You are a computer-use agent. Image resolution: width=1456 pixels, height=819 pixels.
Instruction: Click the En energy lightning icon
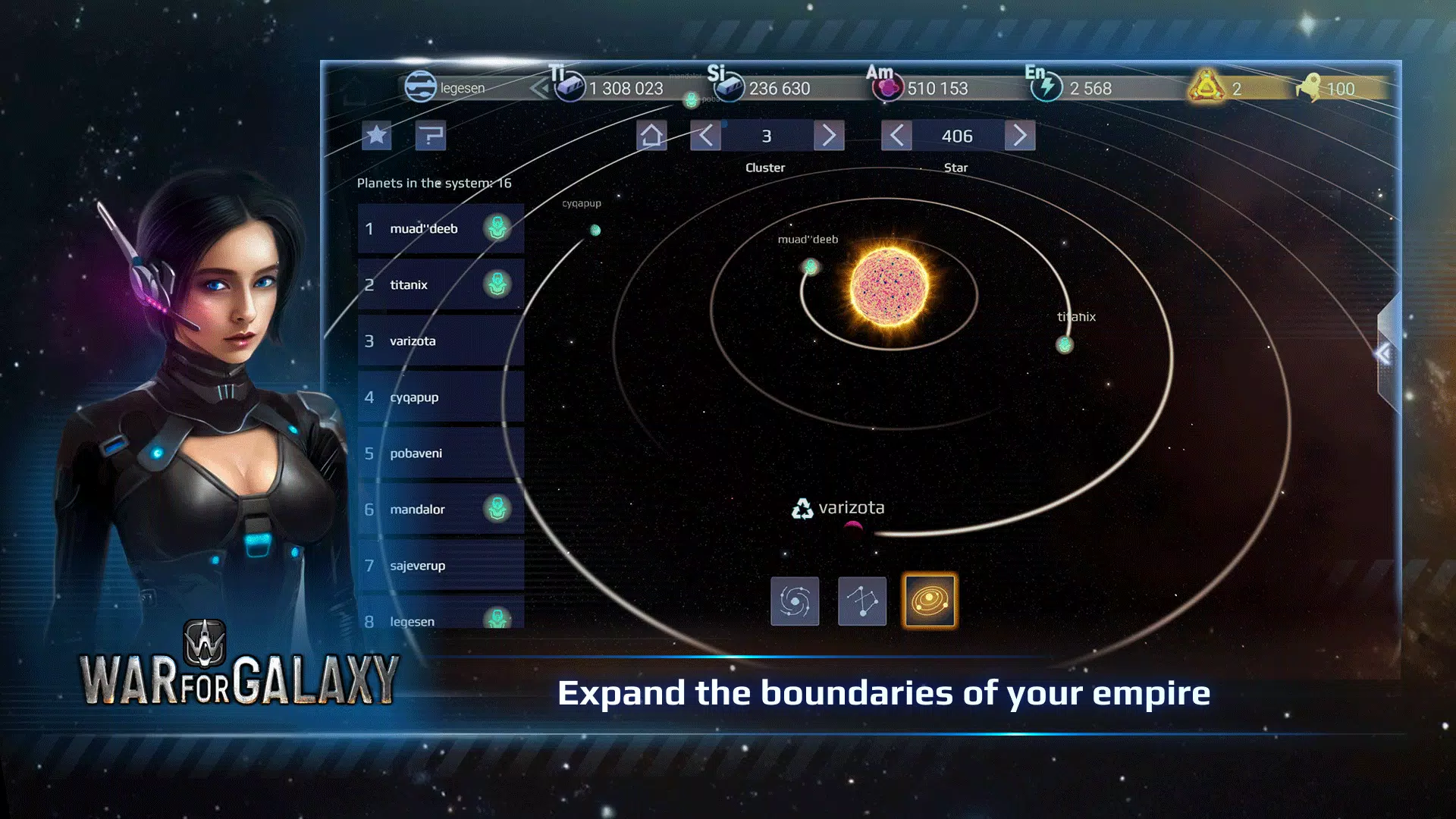point(1047,88)
